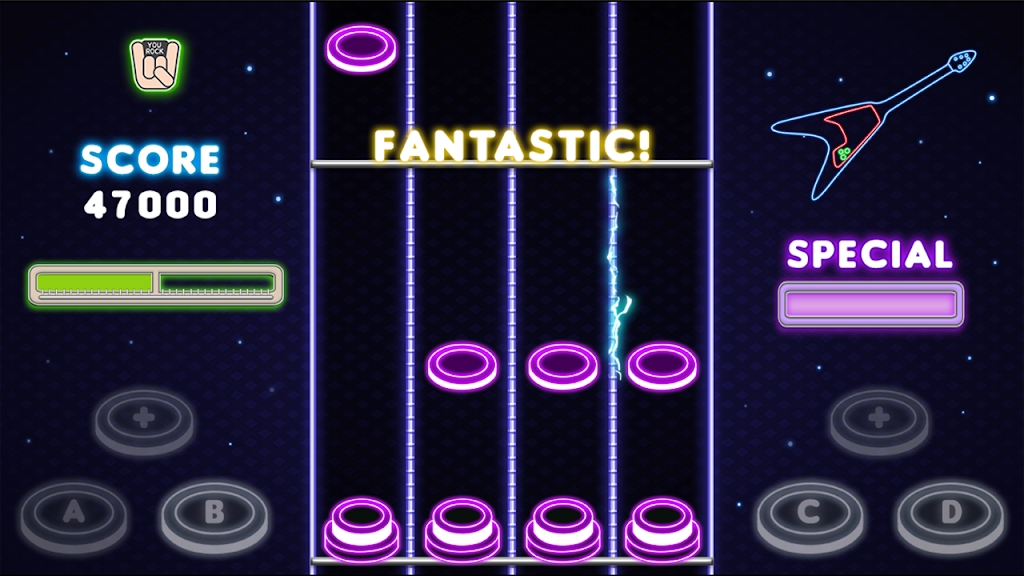The image size is (1024, 576).
Task: Tap the A fret button
Action: [x=74, y=514]
